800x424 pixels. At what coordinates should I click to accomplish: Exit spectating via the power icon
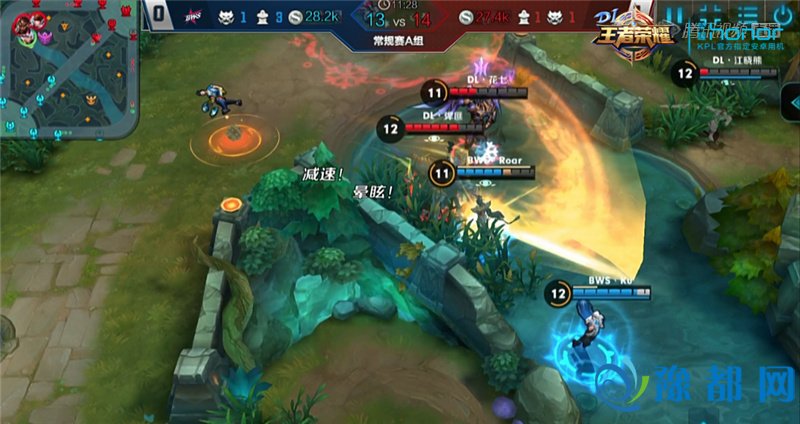(x=781, y=16)
